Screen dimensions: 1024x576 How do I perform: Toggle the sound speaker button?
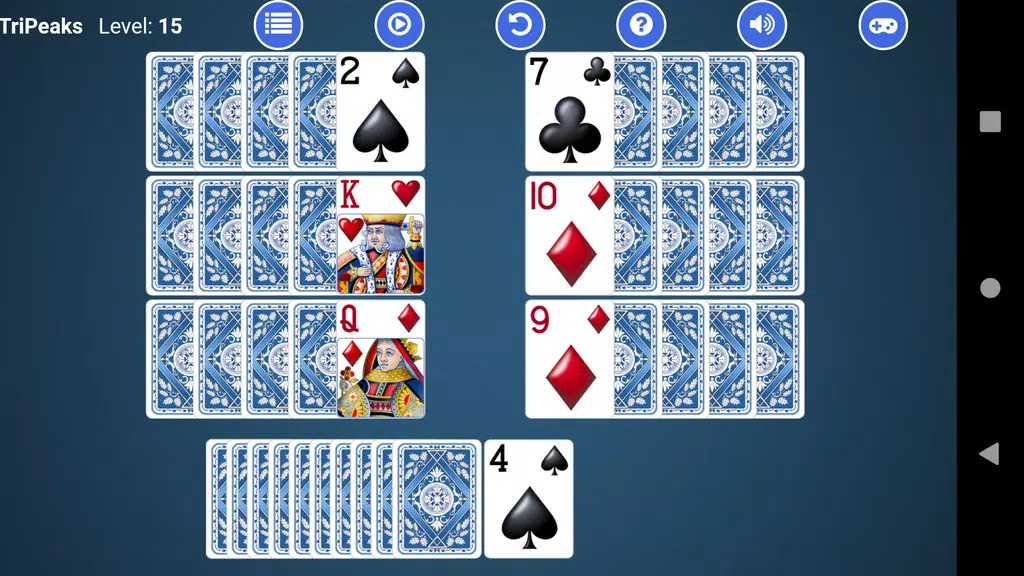click(762, 25)
